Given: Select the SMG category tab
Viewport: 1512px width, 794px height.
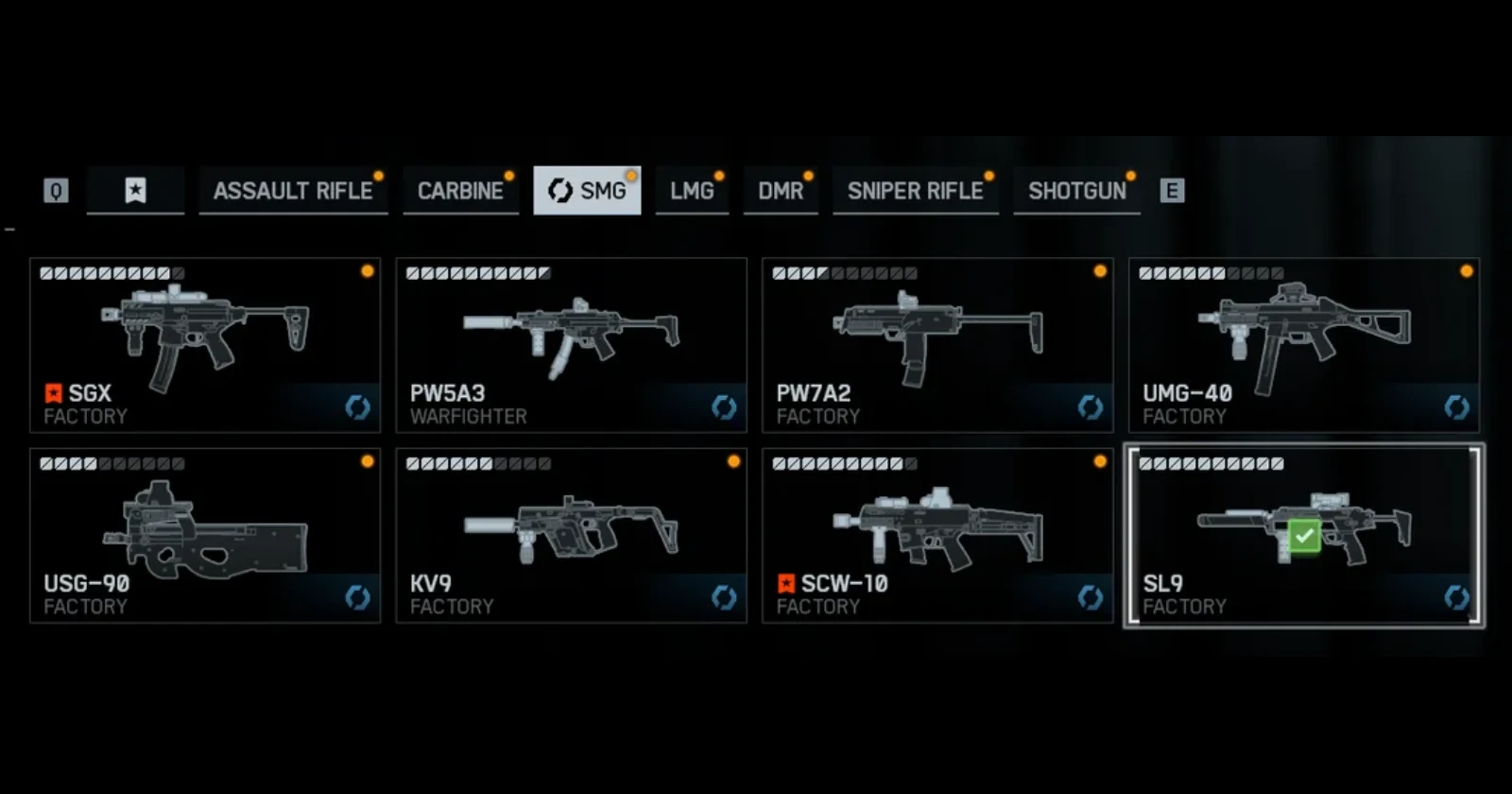Looking at the screenshot, I should (x=587, y=191).
